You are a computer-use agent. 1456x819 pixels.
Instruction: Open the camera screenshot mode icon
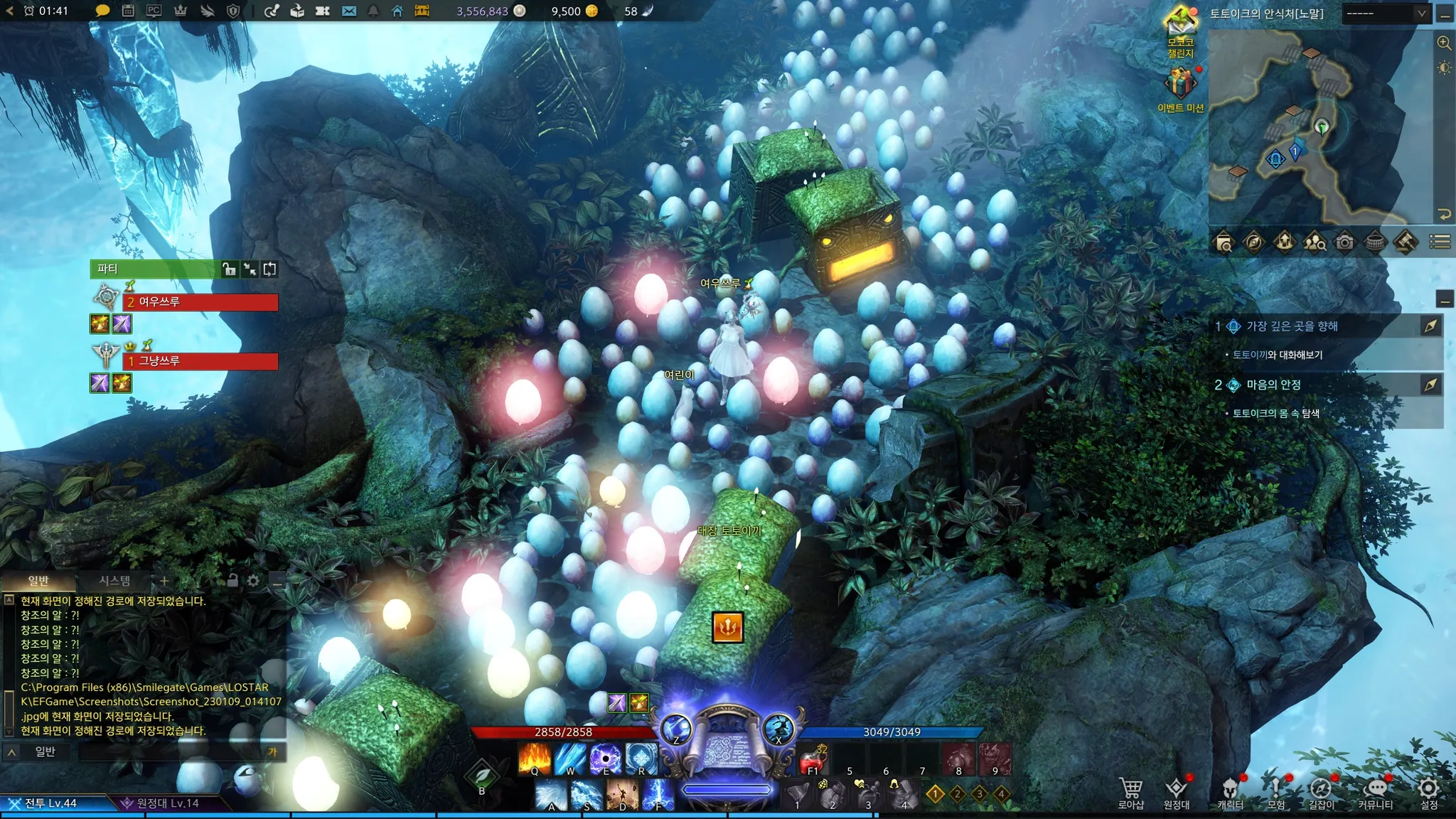[1344, 242]
